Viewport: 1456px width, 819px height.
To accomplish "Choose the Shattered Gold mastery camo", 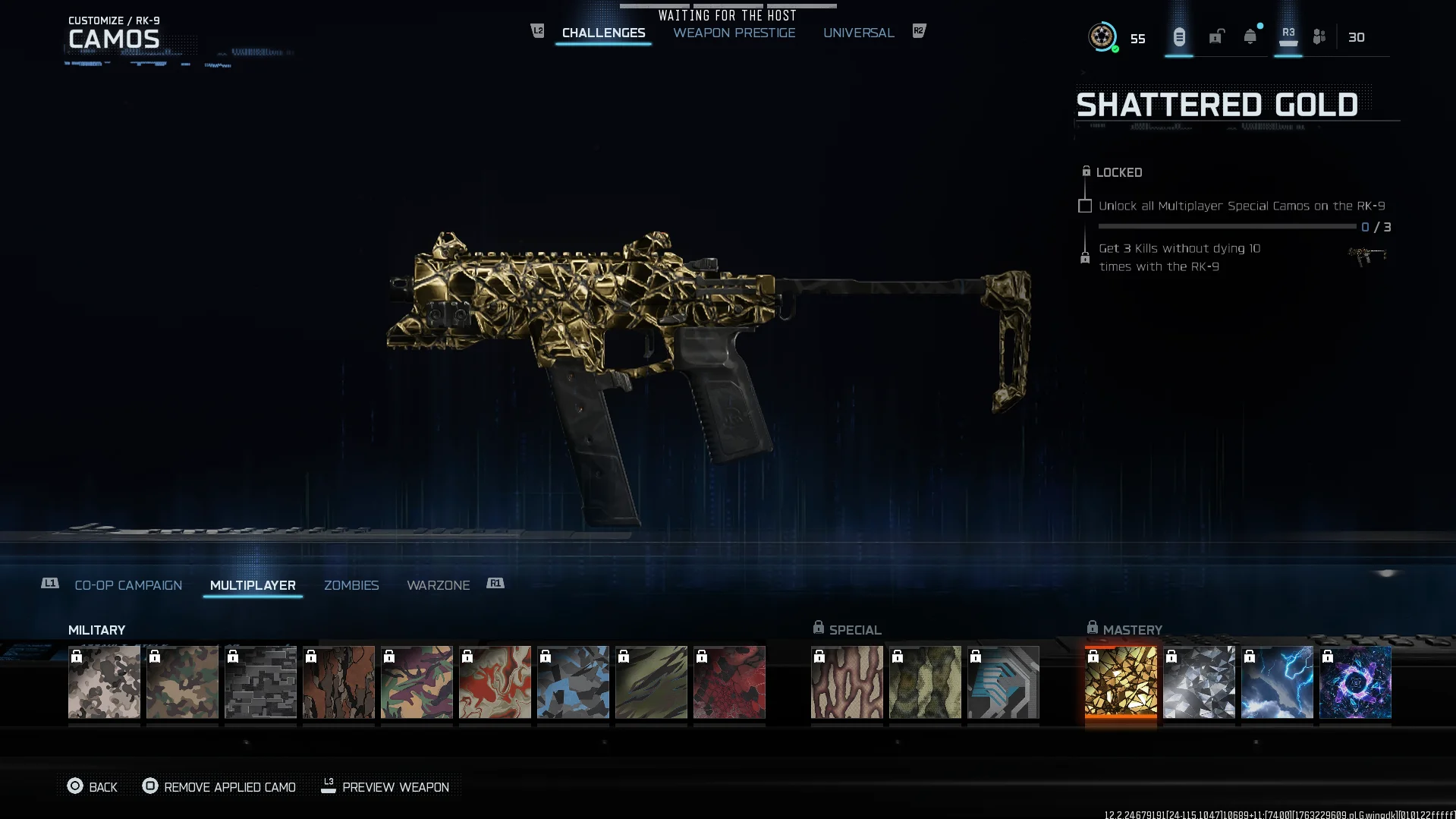I will (x=1121, y=682).
